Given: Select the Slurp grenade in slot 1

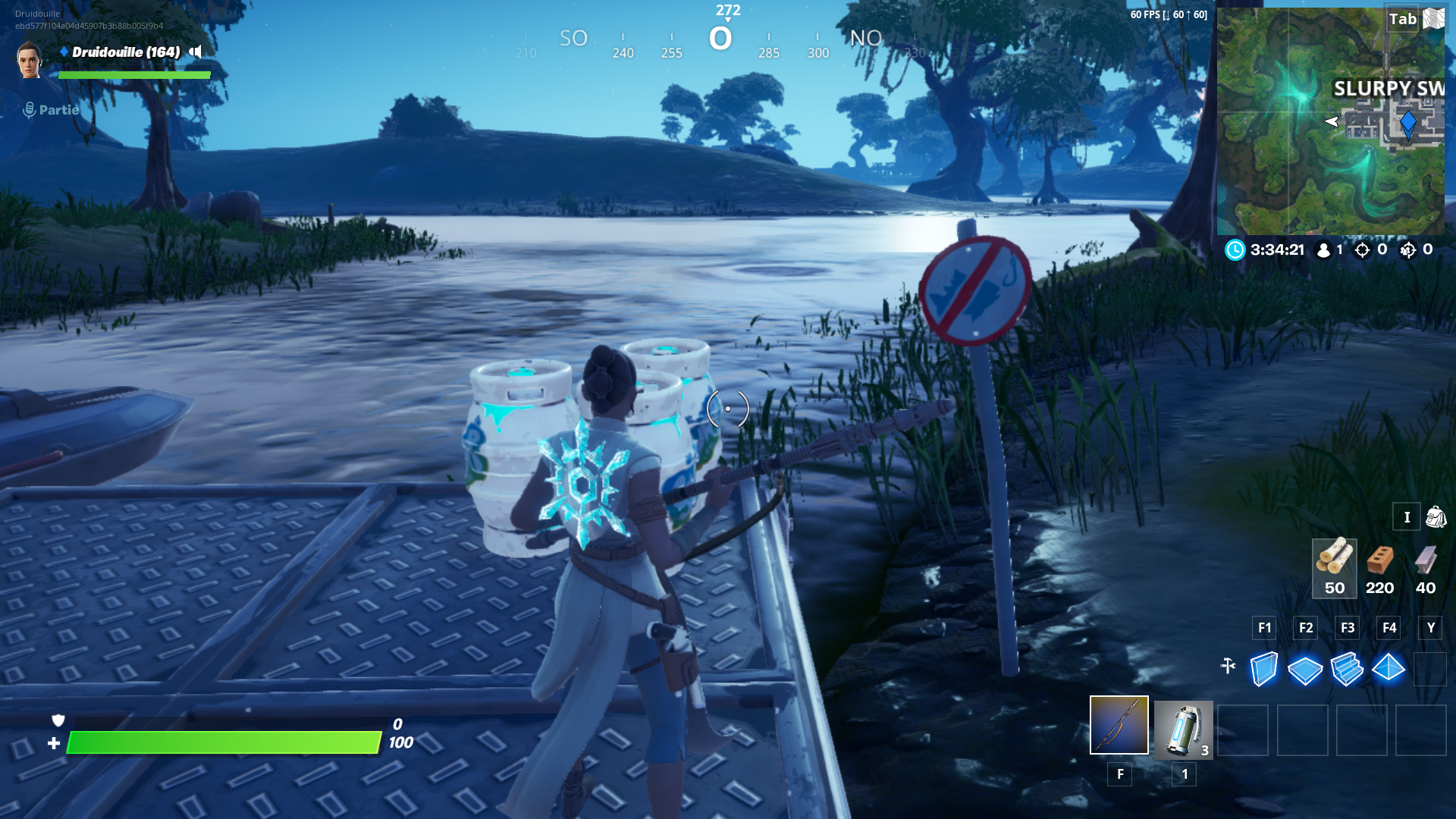Looking at the screenshot, I should [1184, 730].
